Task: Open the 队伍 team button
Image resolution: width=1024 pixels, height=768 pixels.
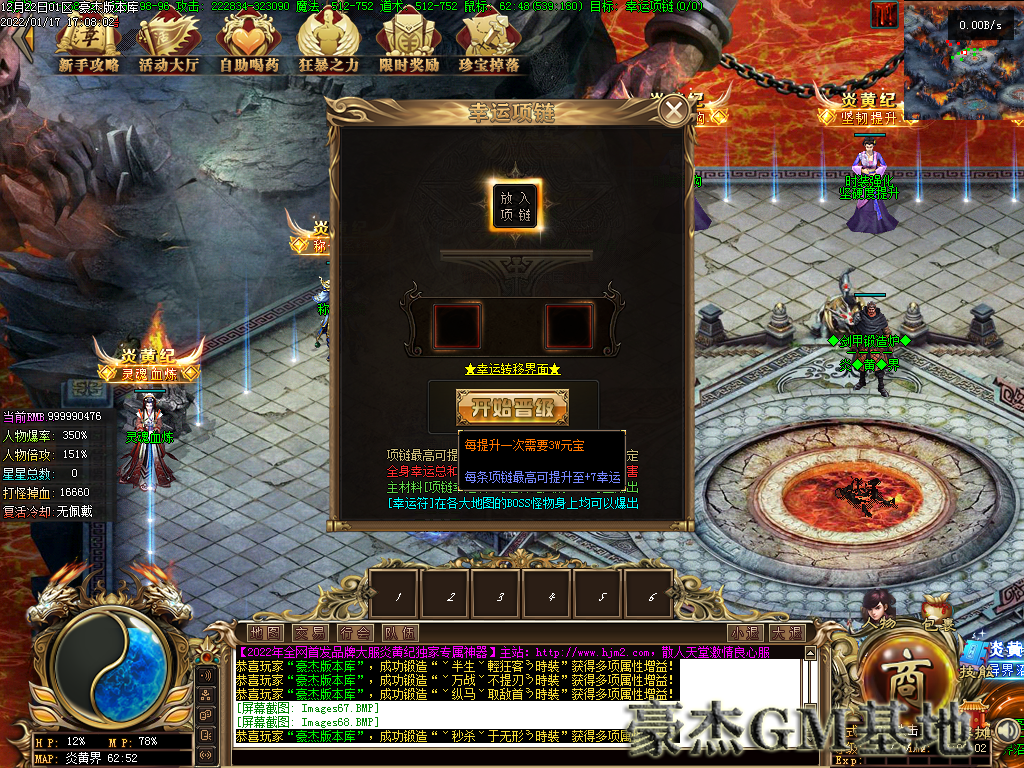Action: point(399,633)
